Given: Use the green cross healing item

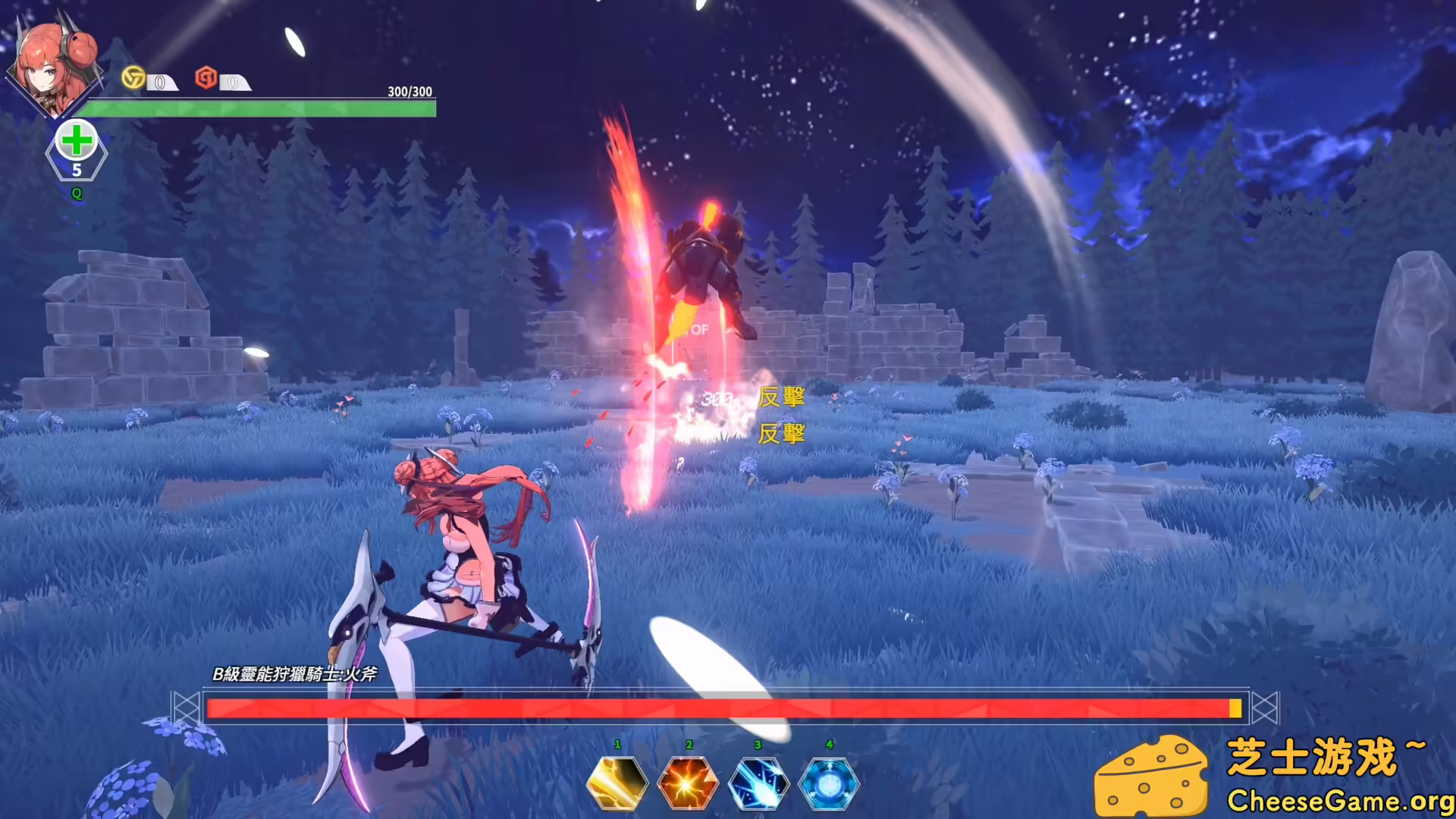Looking at the screenshot, I should [x=77, y=142].
